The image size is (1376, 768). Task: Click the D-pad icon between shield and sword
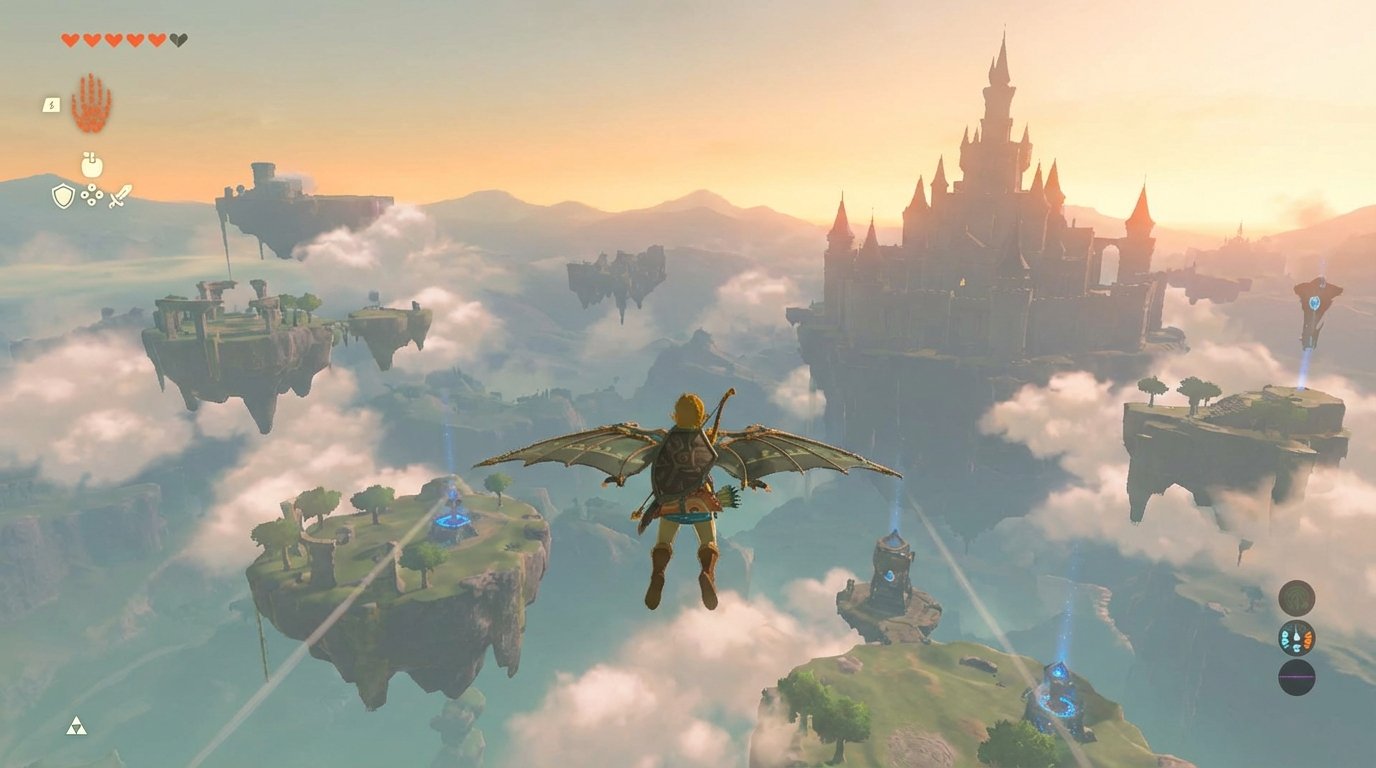pyautogui.click(x=91, y=195)
